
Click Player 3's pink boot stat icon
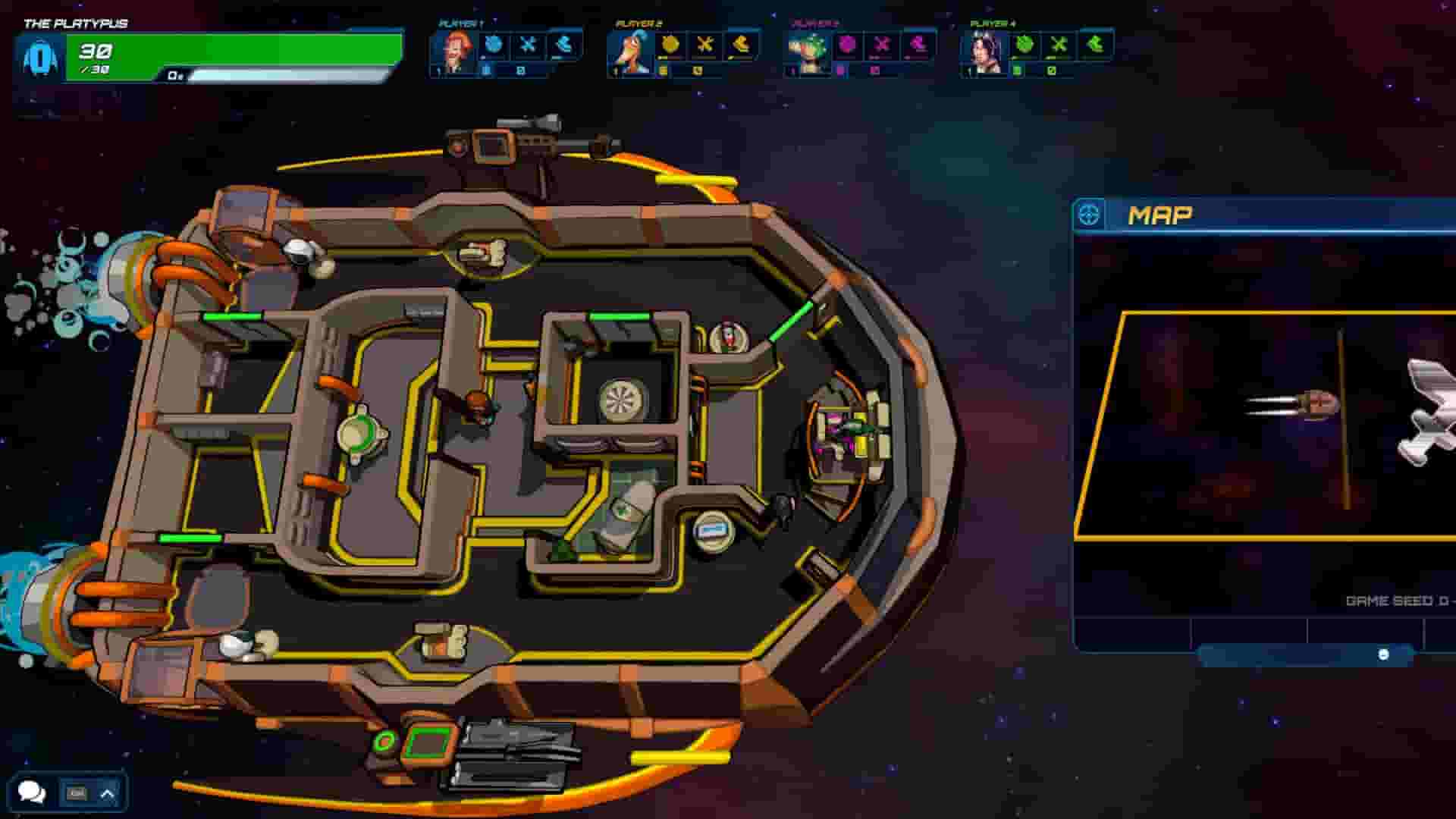click(918, 45)
